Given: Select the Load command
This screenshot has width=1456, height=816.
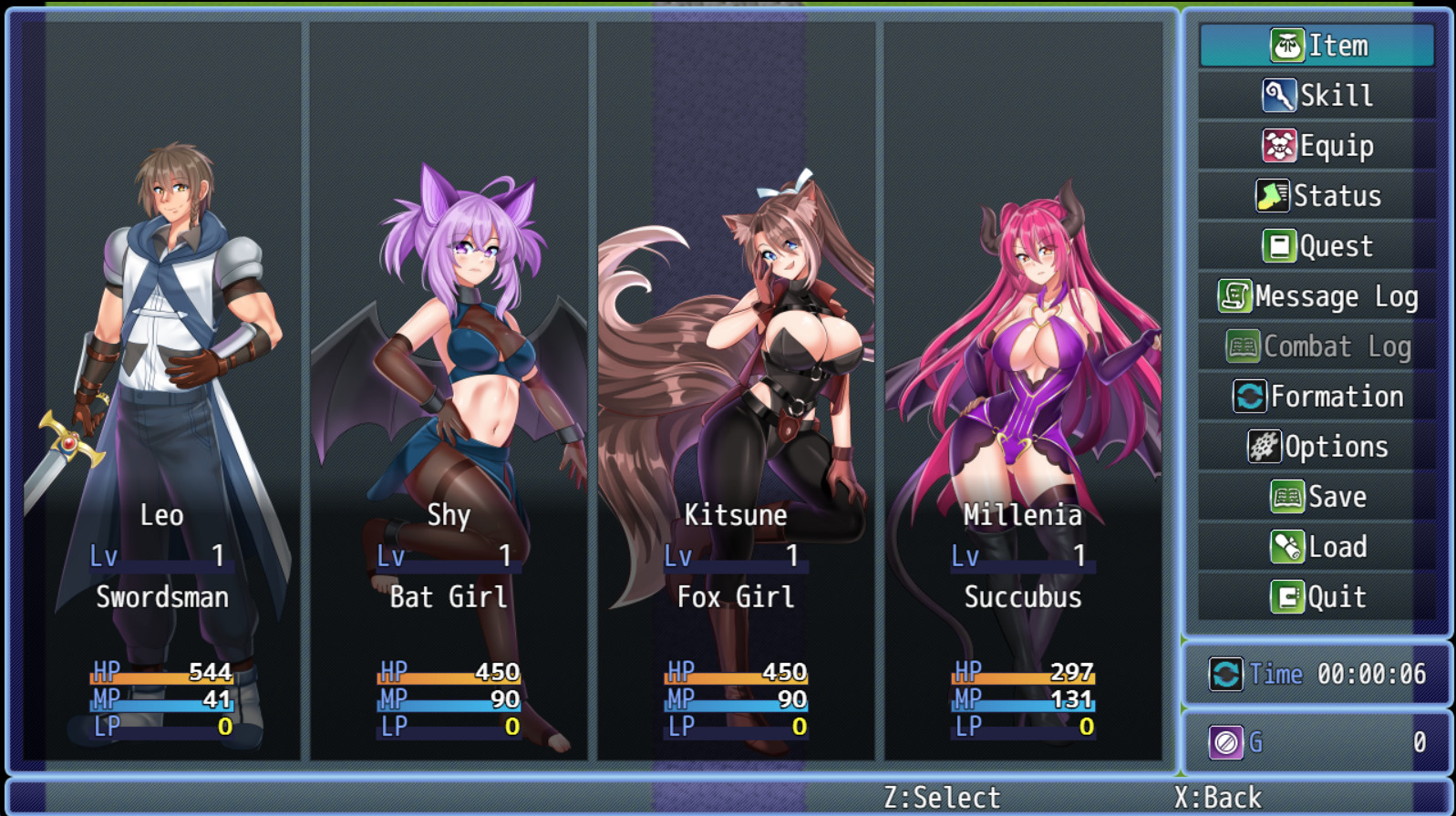Looking at the screenshot, I should point(1317,546).
